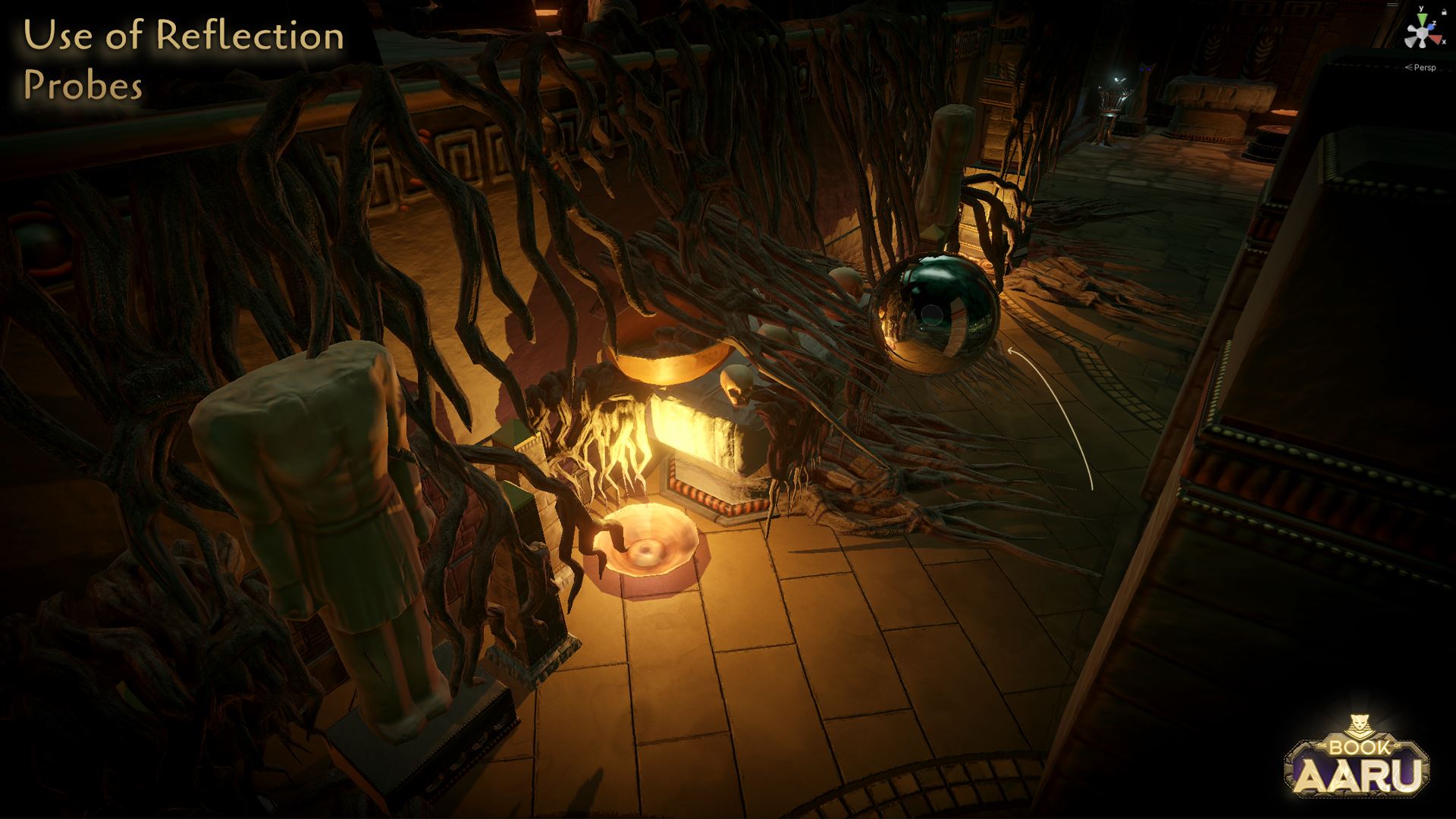Click the green Y axis gizmo cone
This screenshot has width=1456, height=819.
[x=1422, y=18]
